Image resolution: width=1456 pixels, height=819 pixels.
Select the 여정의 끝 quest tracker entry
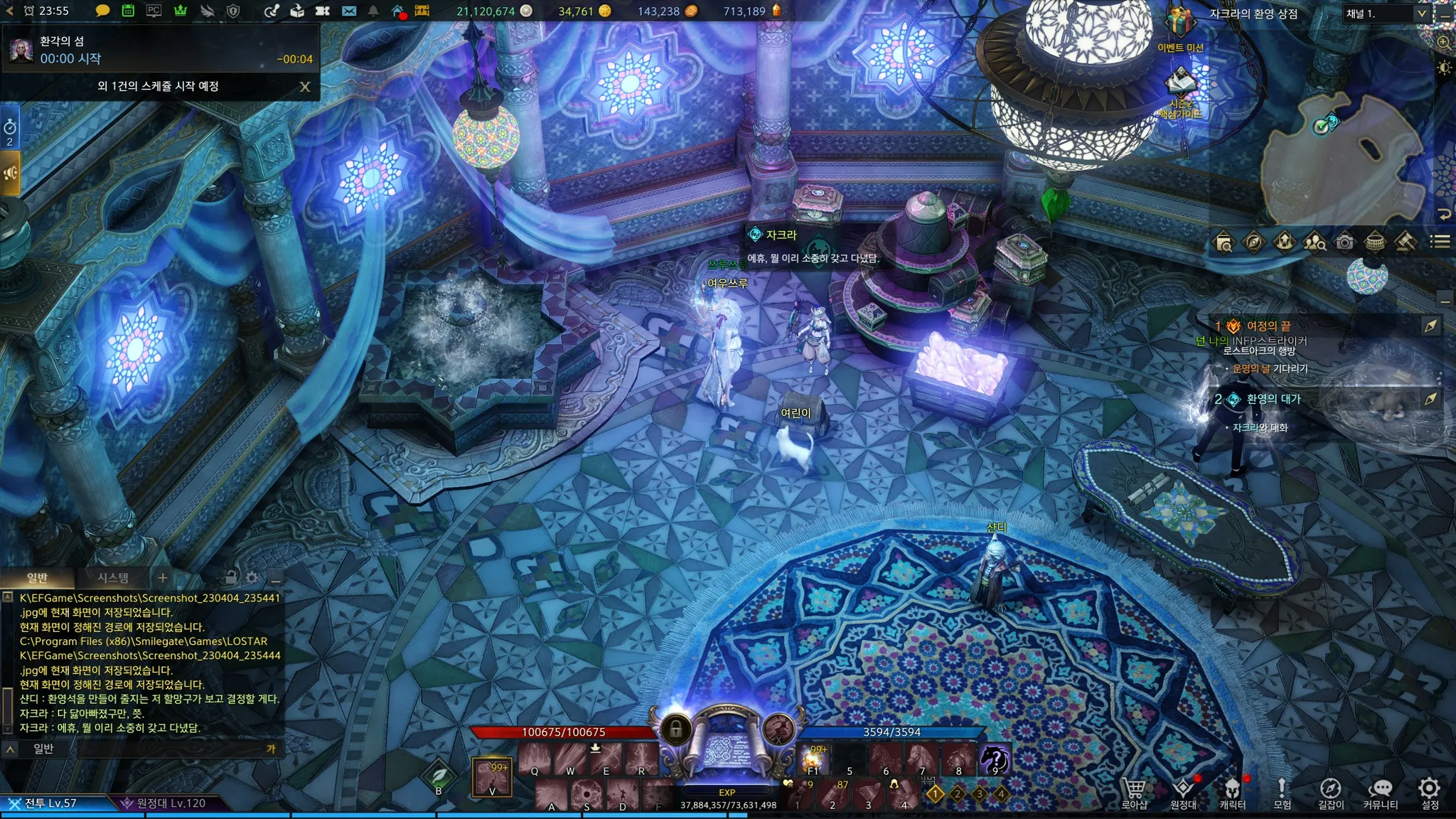point(1268,326)
